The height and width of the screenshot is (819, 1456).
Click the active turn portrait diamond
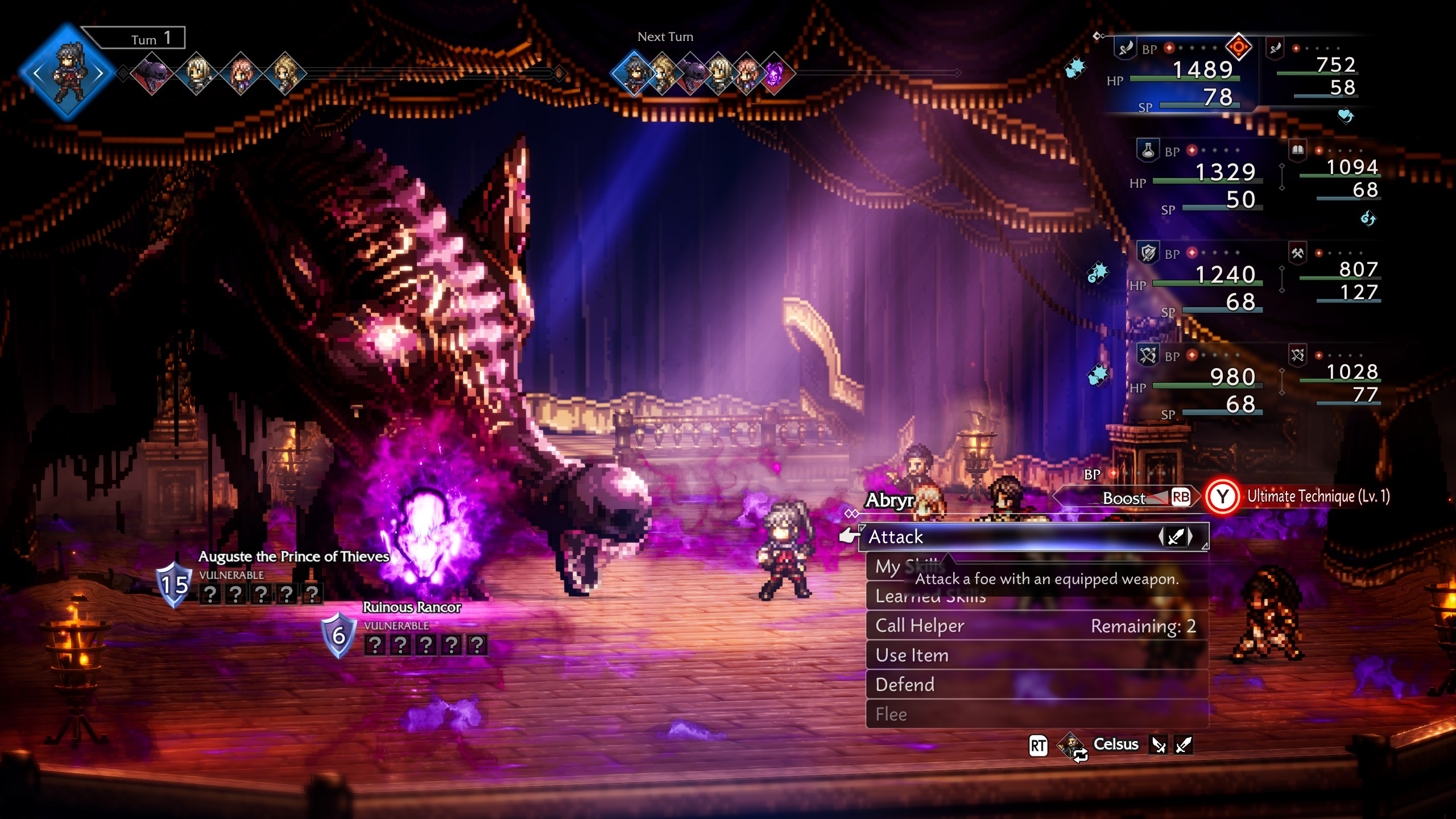tap(68, 73)
